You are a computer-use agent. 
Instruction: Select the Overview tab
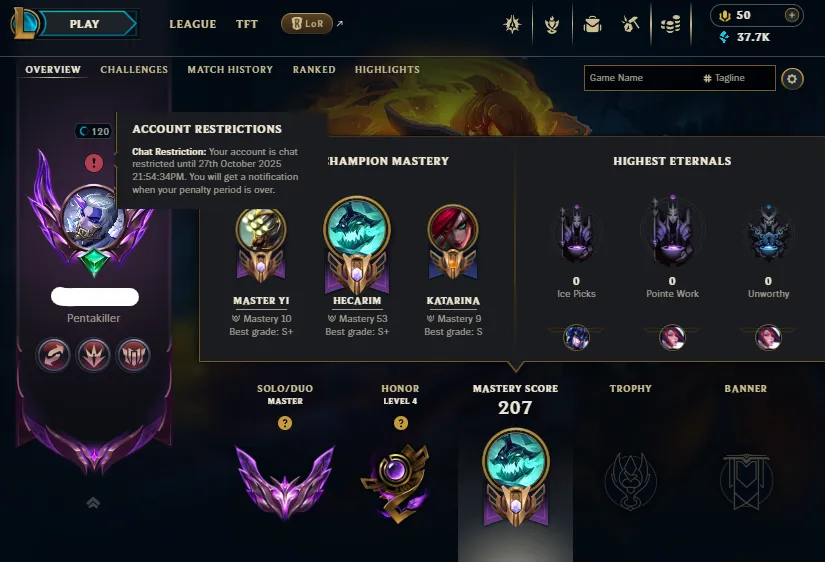click(53, 70)
